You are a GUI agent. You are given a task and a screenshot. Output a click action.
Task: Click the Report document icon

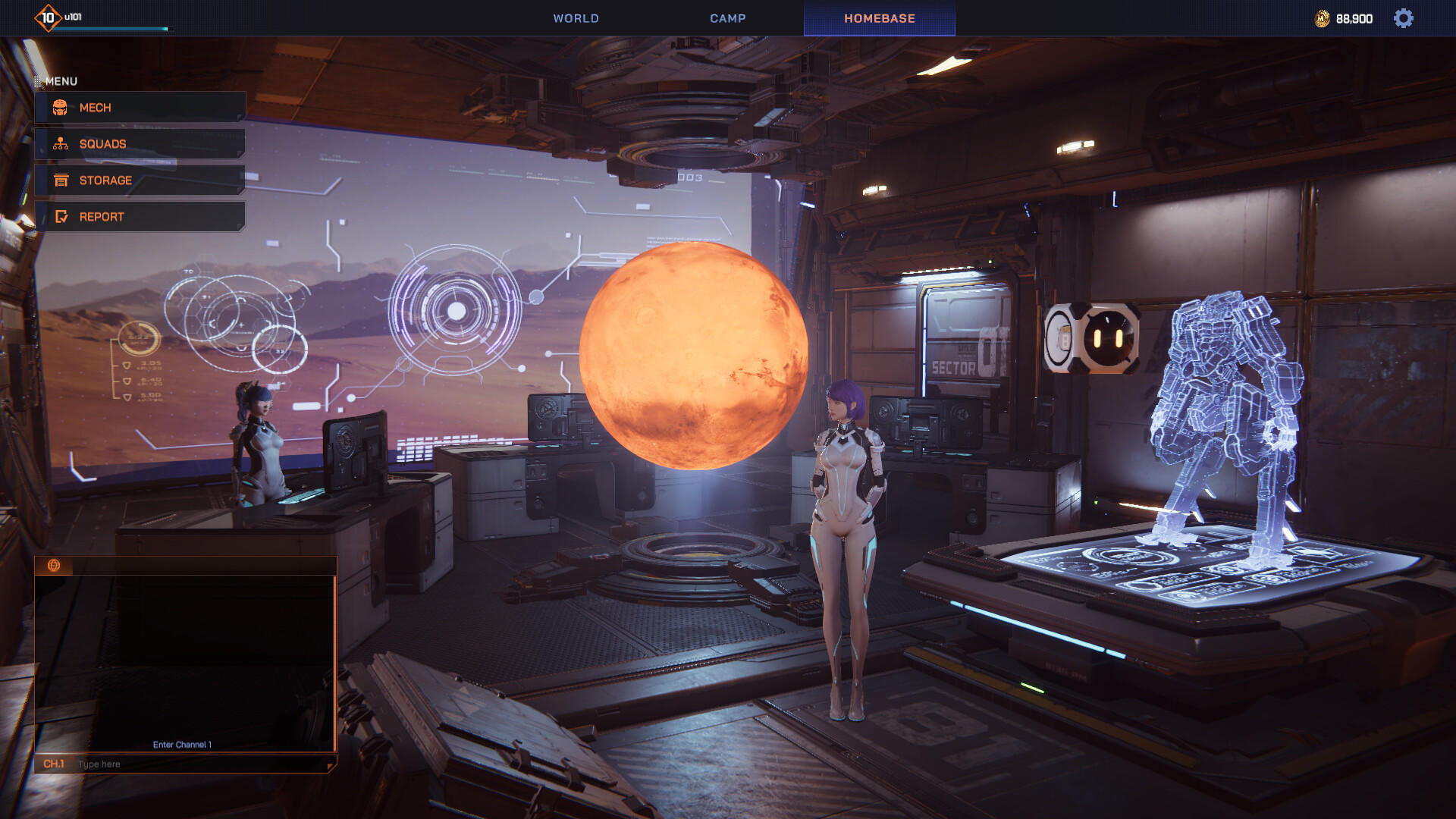(x=61, y=216)
